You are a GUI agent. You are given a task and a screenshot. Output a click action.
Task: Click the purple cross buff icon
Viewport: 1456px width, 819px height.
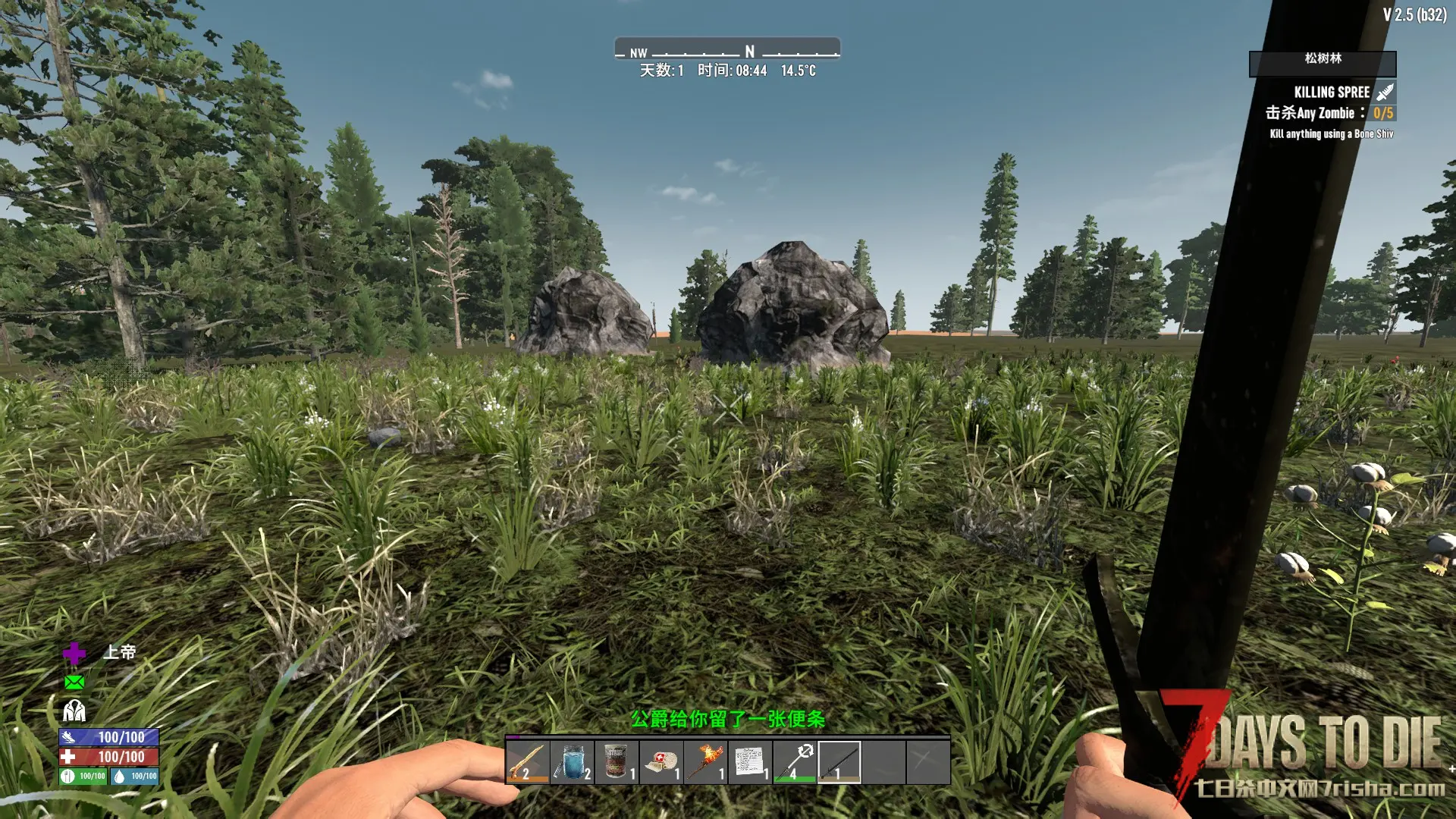[74, 653]
